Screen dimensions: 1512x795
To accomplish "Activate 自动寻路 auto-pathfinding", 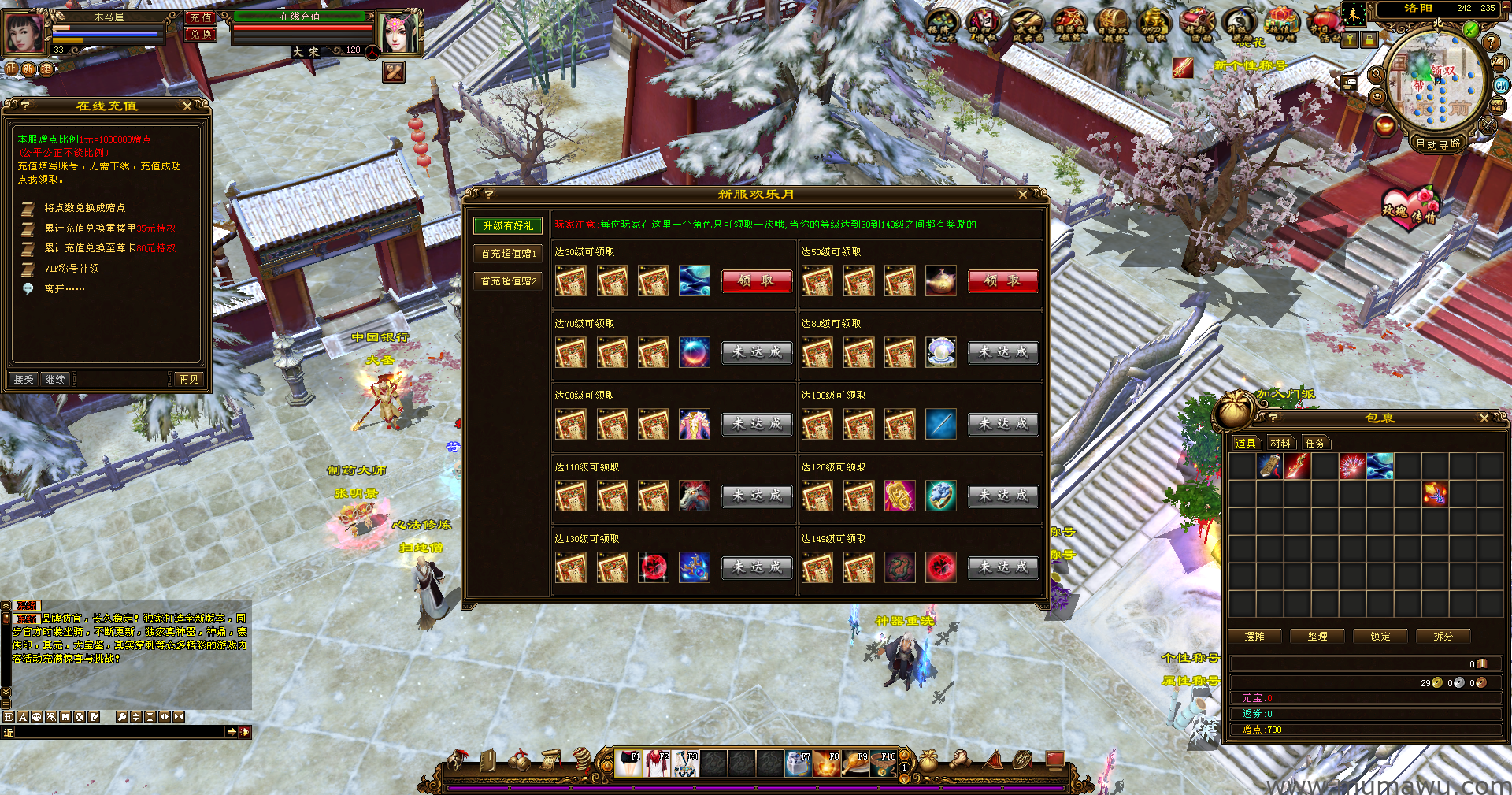I will point(1438,143).
